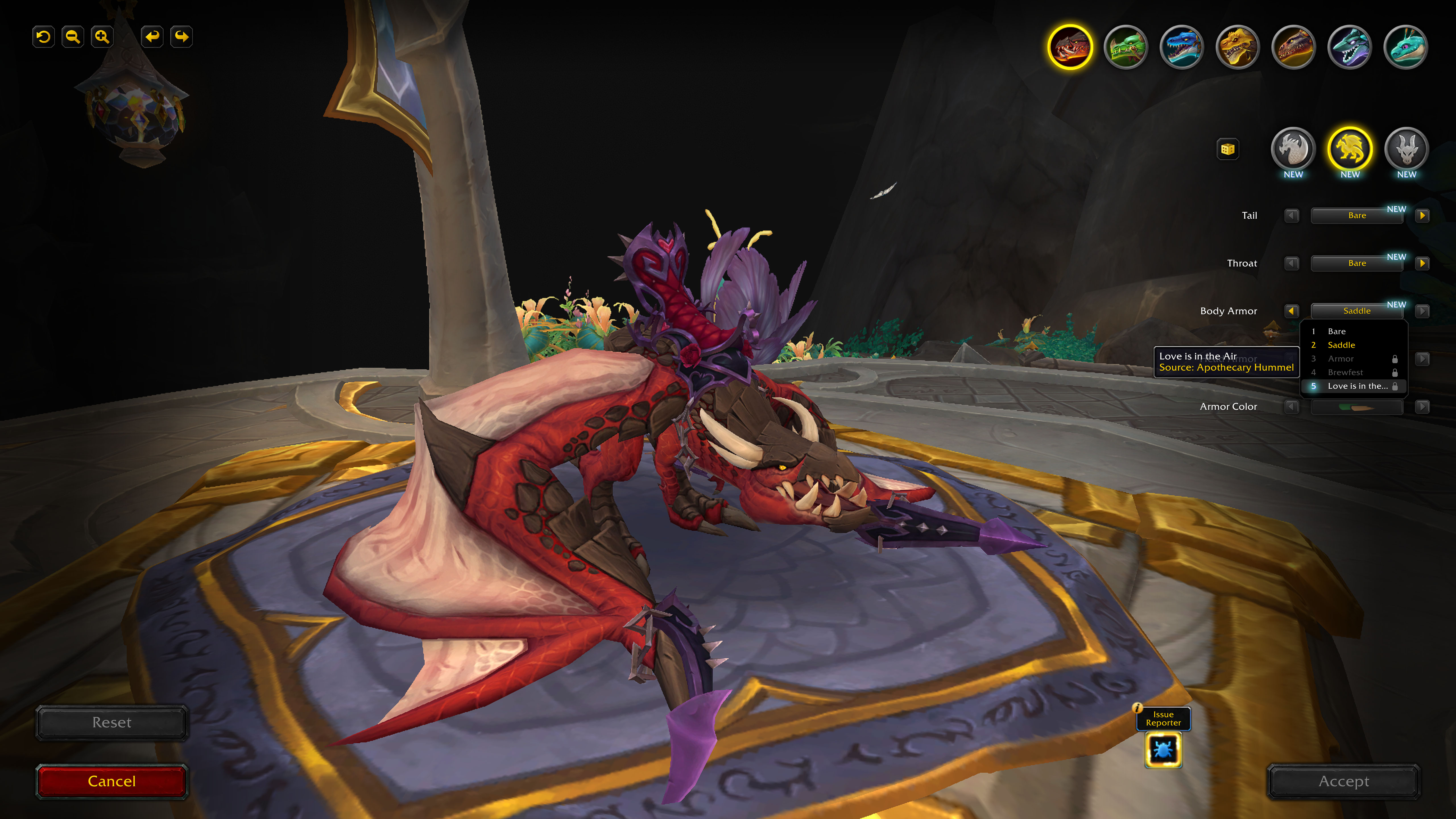Go to previous Body Armor option

(x=1292, y=311)
